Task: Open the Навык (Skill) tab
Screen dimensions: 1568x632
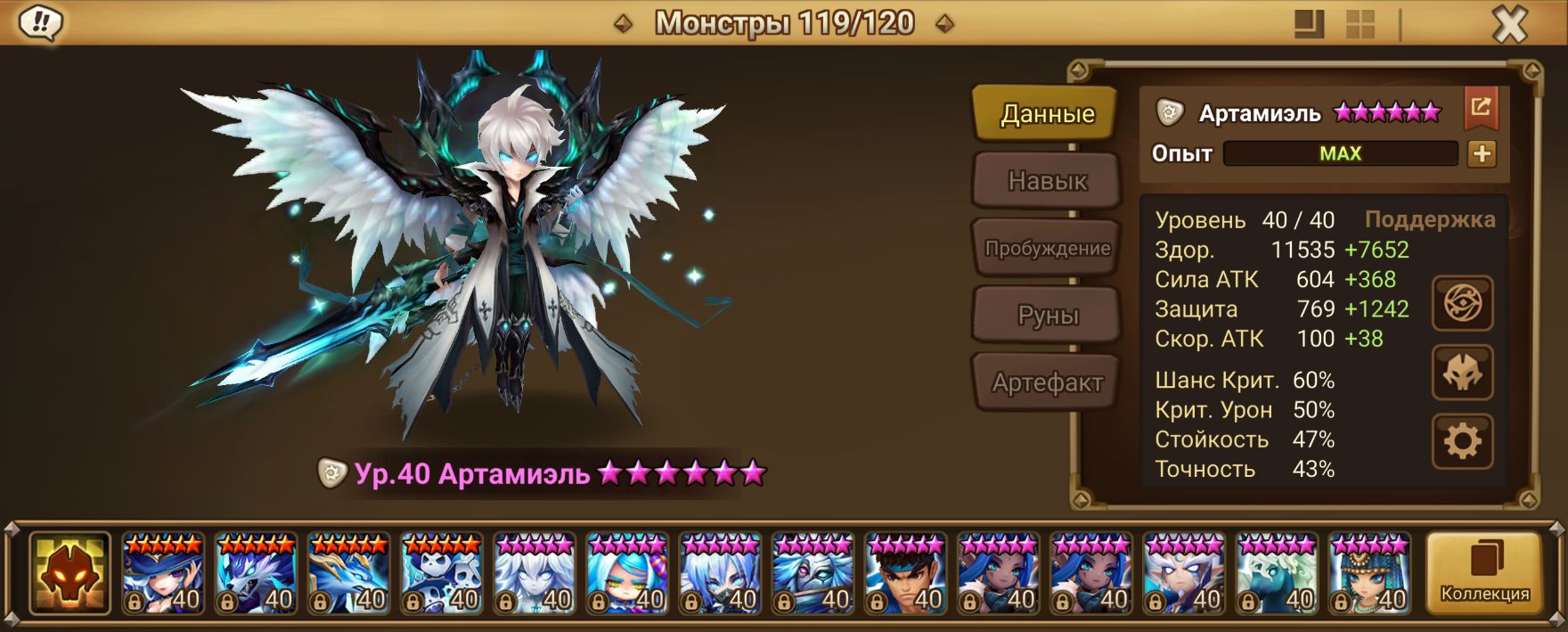Action: tap(1047, 181)
